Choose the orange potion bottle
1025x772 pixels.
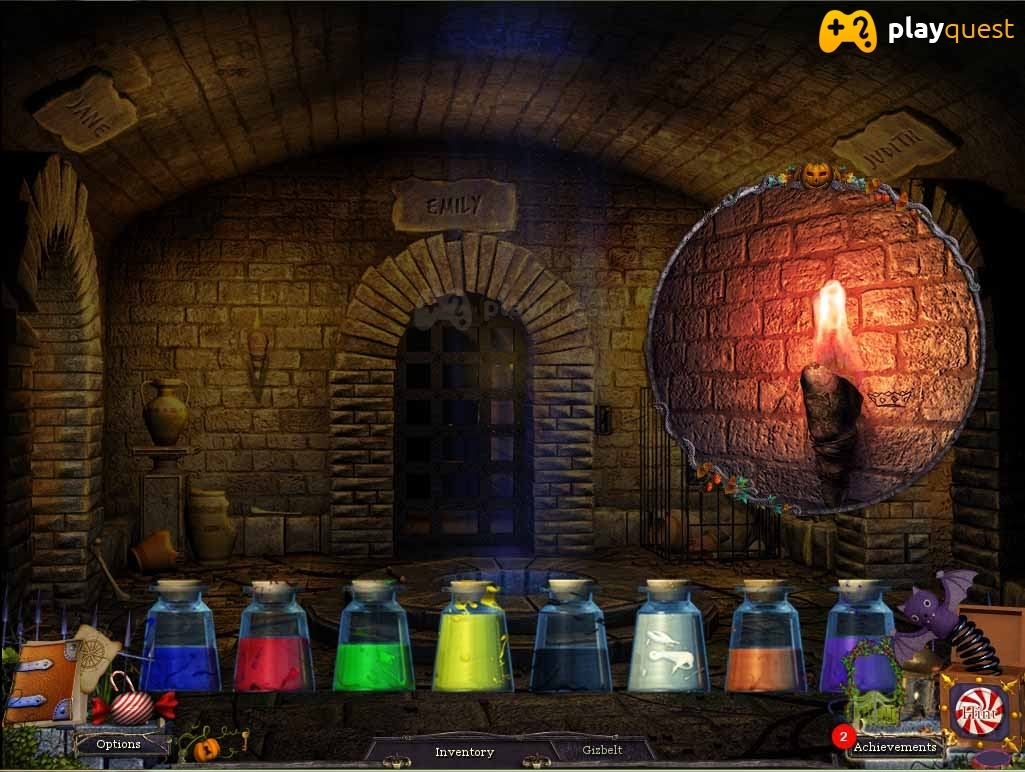tap(765, 640)
